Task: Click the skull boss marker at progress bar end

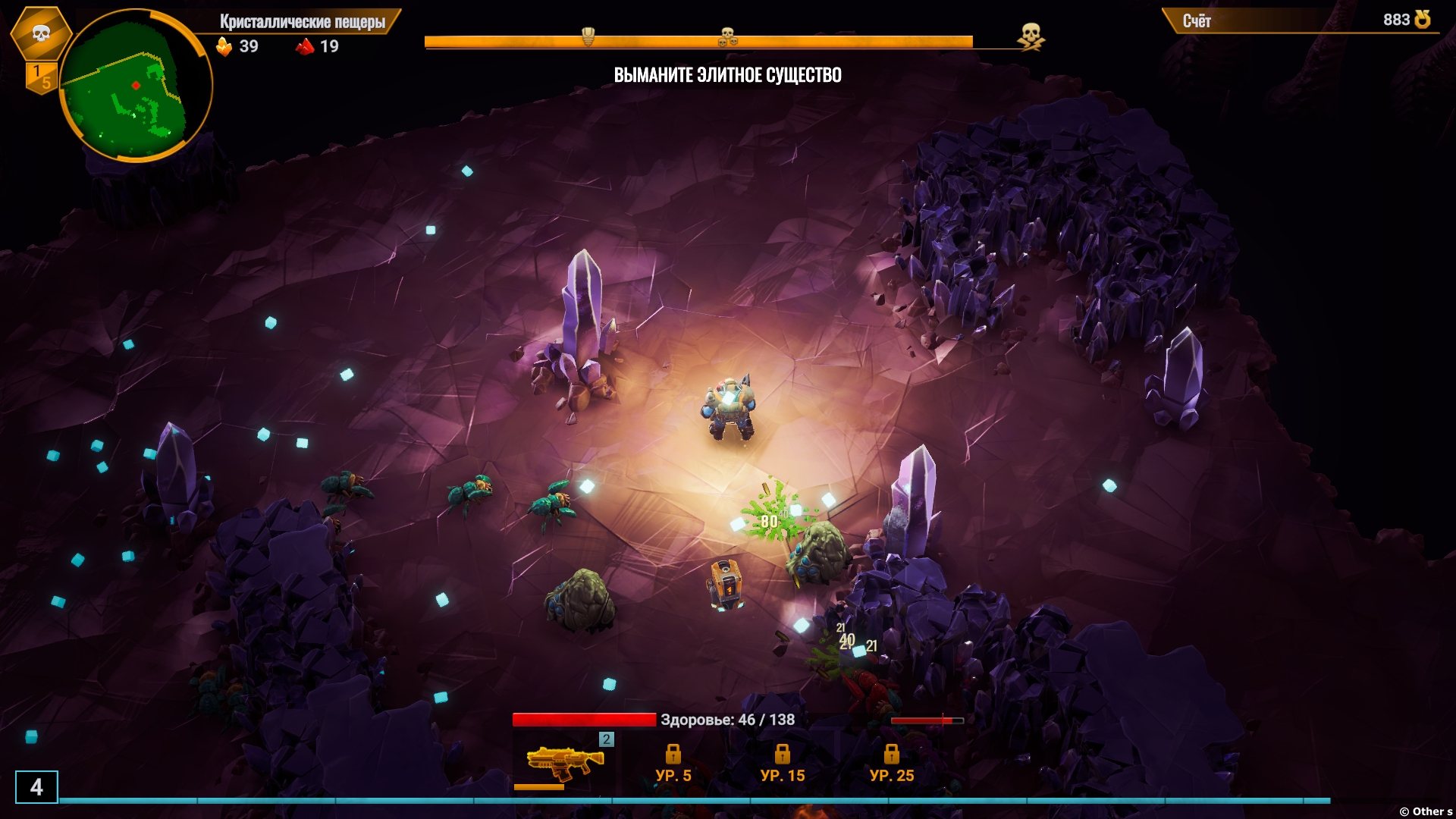Action: tap(1030, 36)
